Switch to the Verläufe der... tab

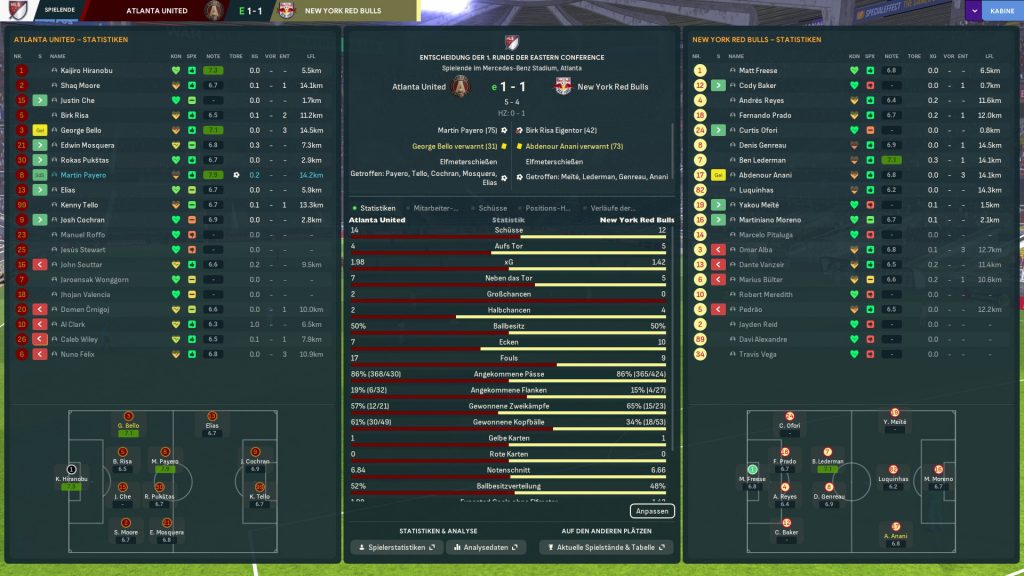(x=613, y=208)
